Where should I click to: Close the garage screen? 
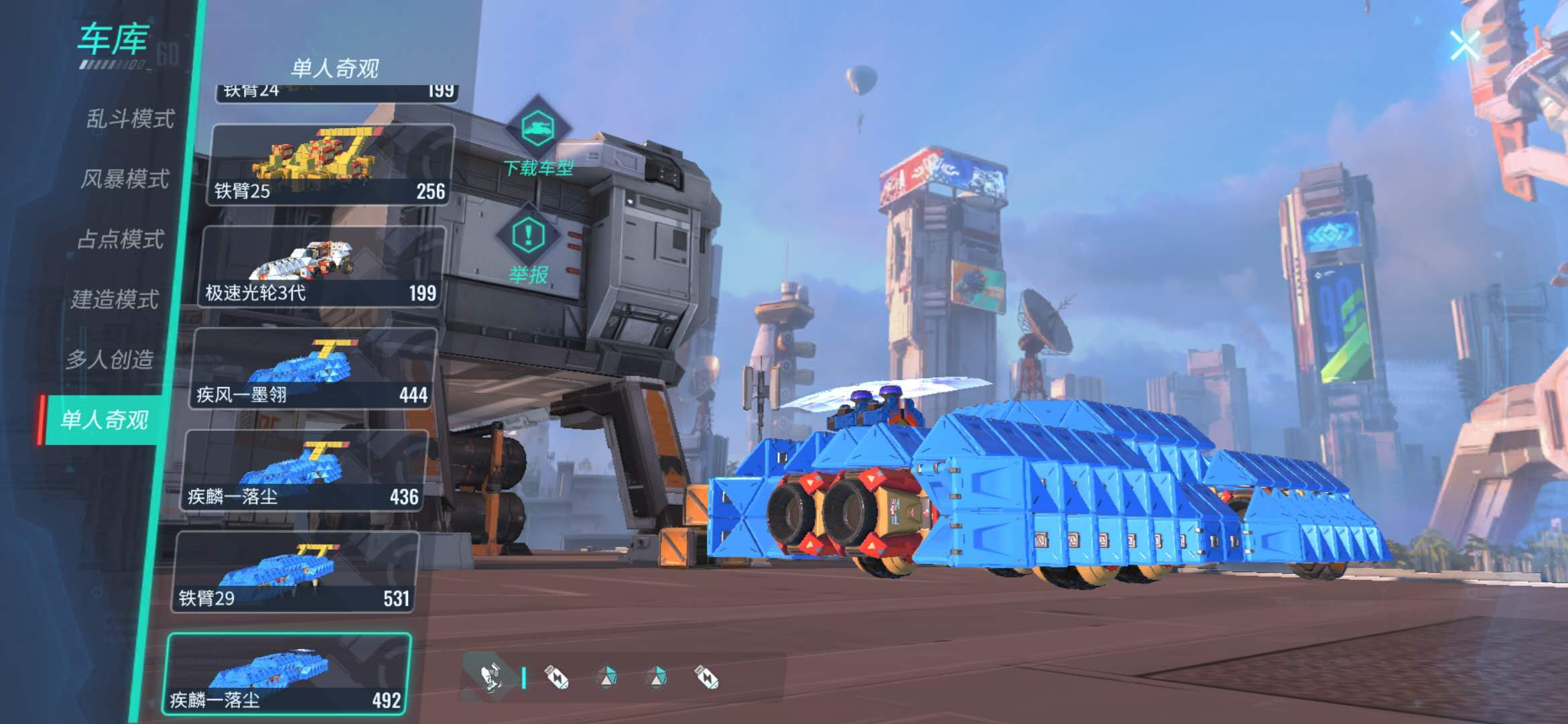coord(1464,46)
